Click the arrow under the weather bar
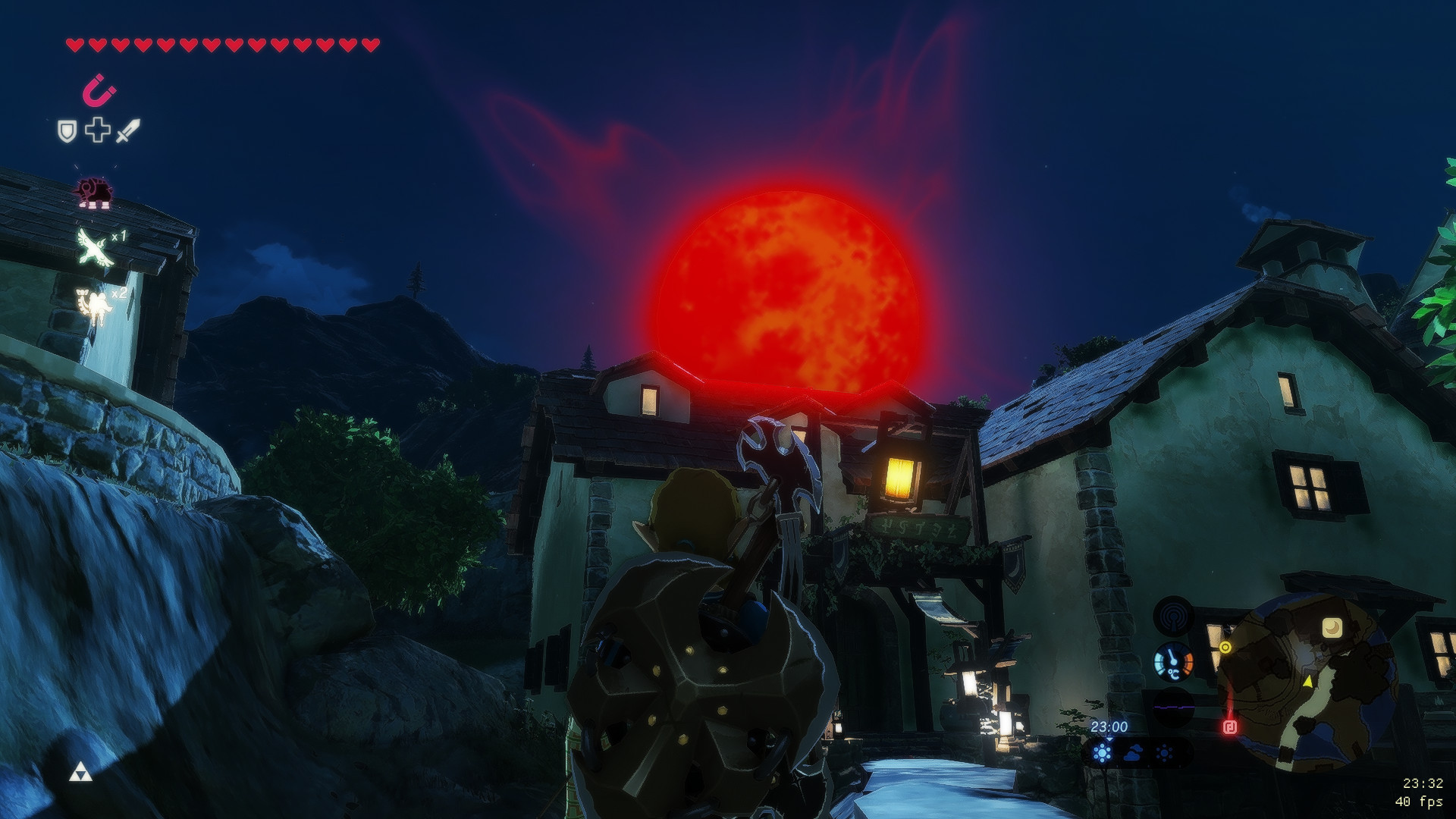This screenshot has width=1456, height=819. click(1109, 739)
